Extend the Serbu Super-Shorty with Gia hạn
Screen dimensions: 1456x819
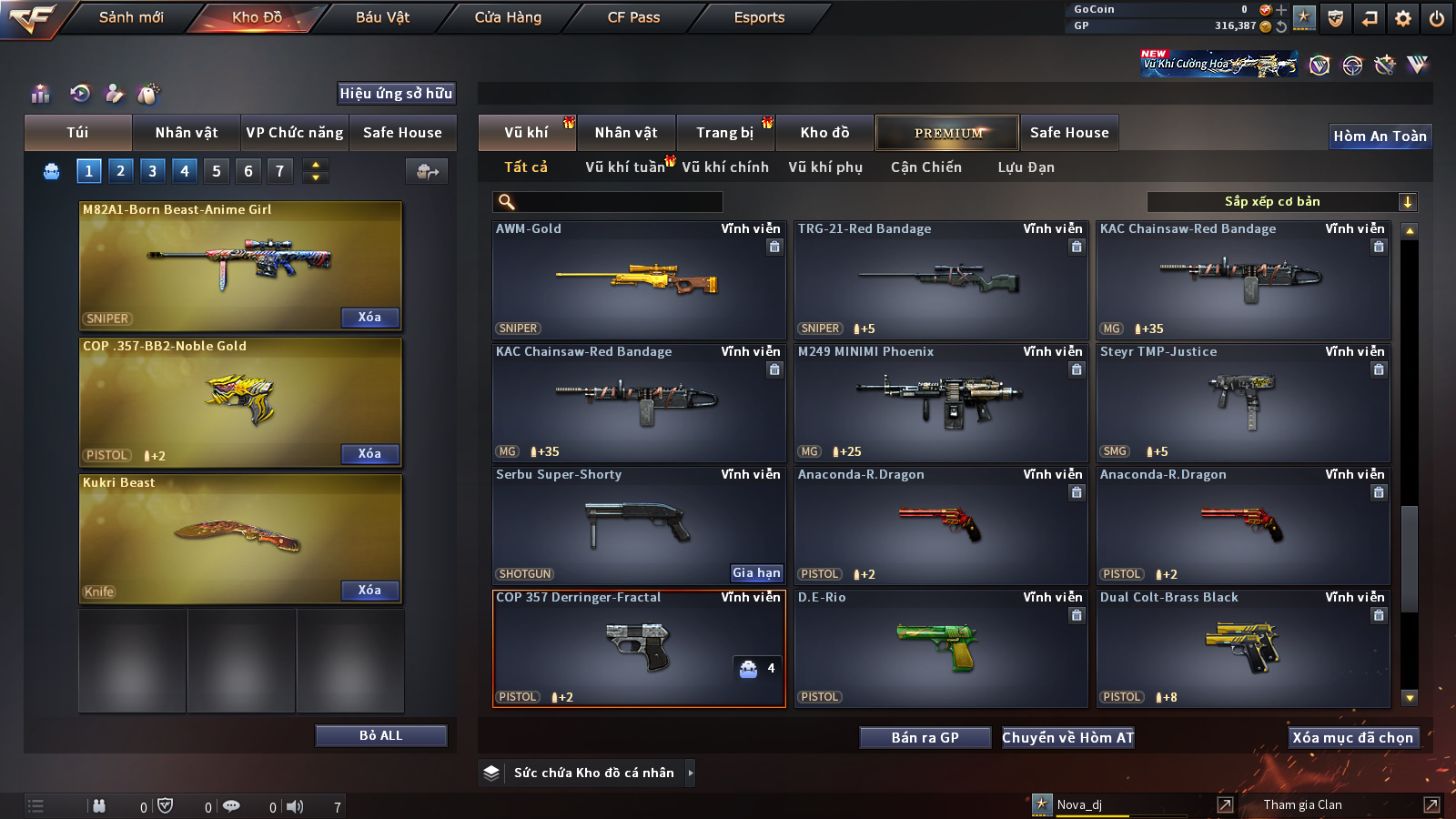tap(756, 572)
